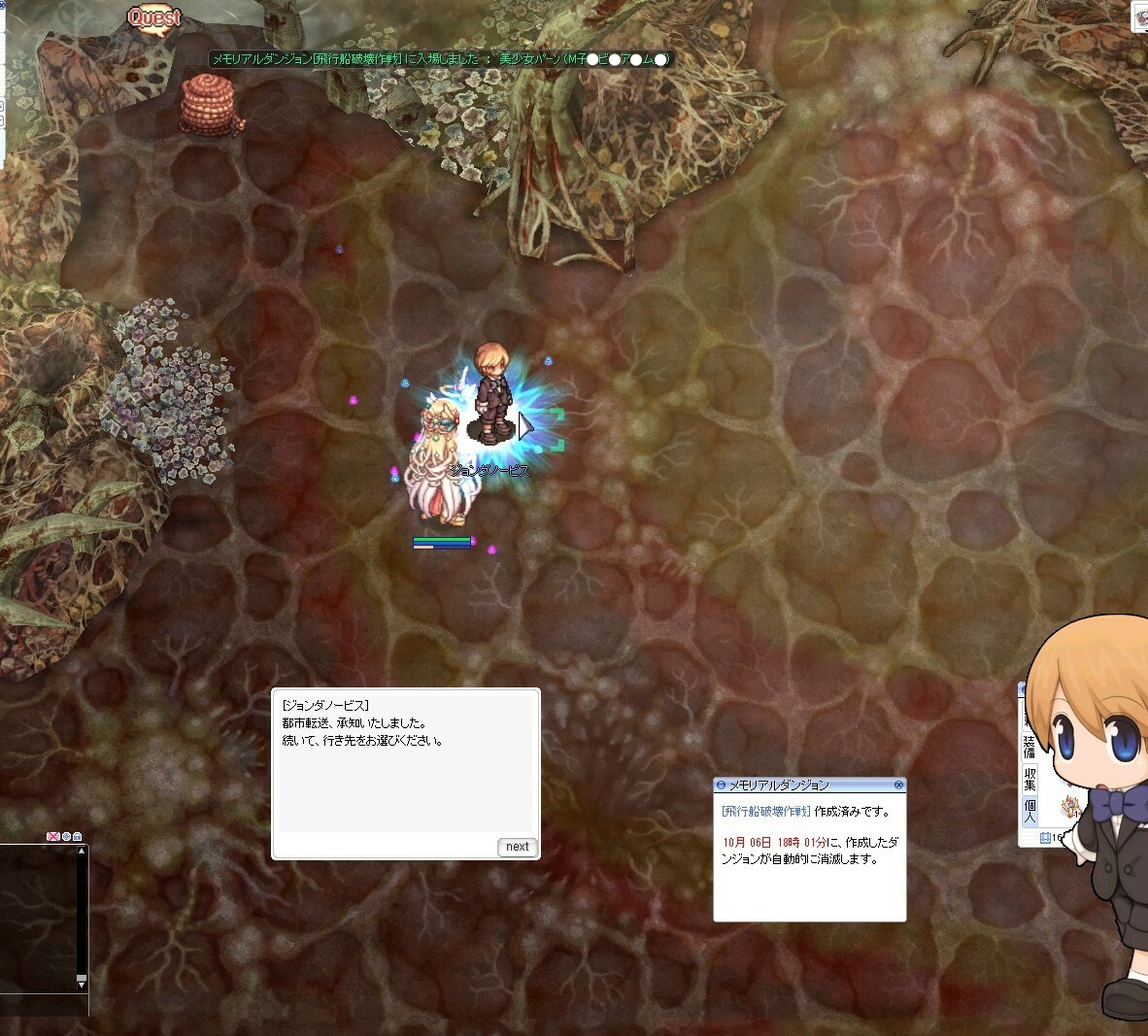Click the chat scrollbar down arrow

coord(82,984)
